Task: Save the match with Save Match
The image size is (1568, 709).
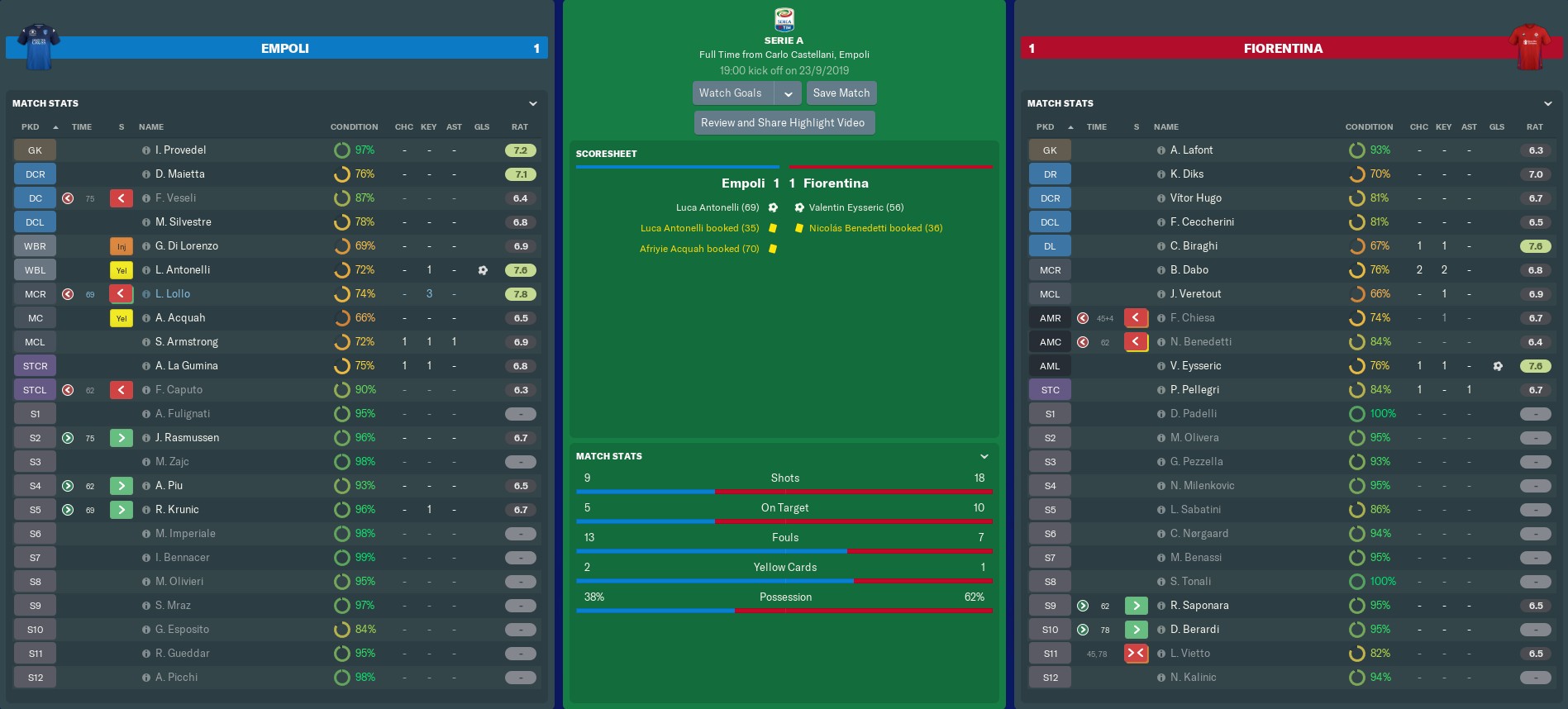Action: click(841, 93)
